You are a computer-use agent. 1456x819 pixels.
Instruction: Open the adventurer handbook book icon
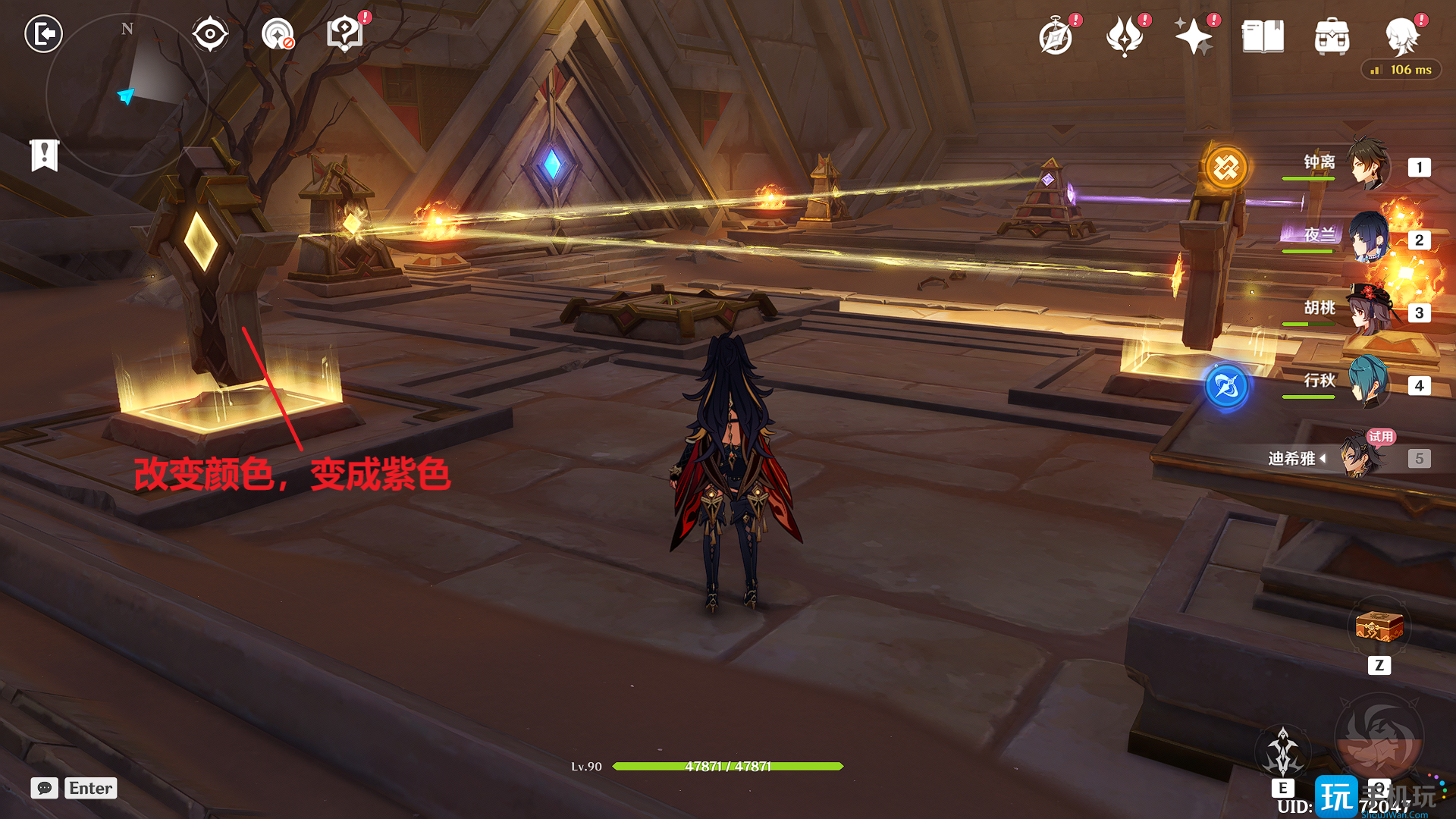click(x=1263, y=36)
